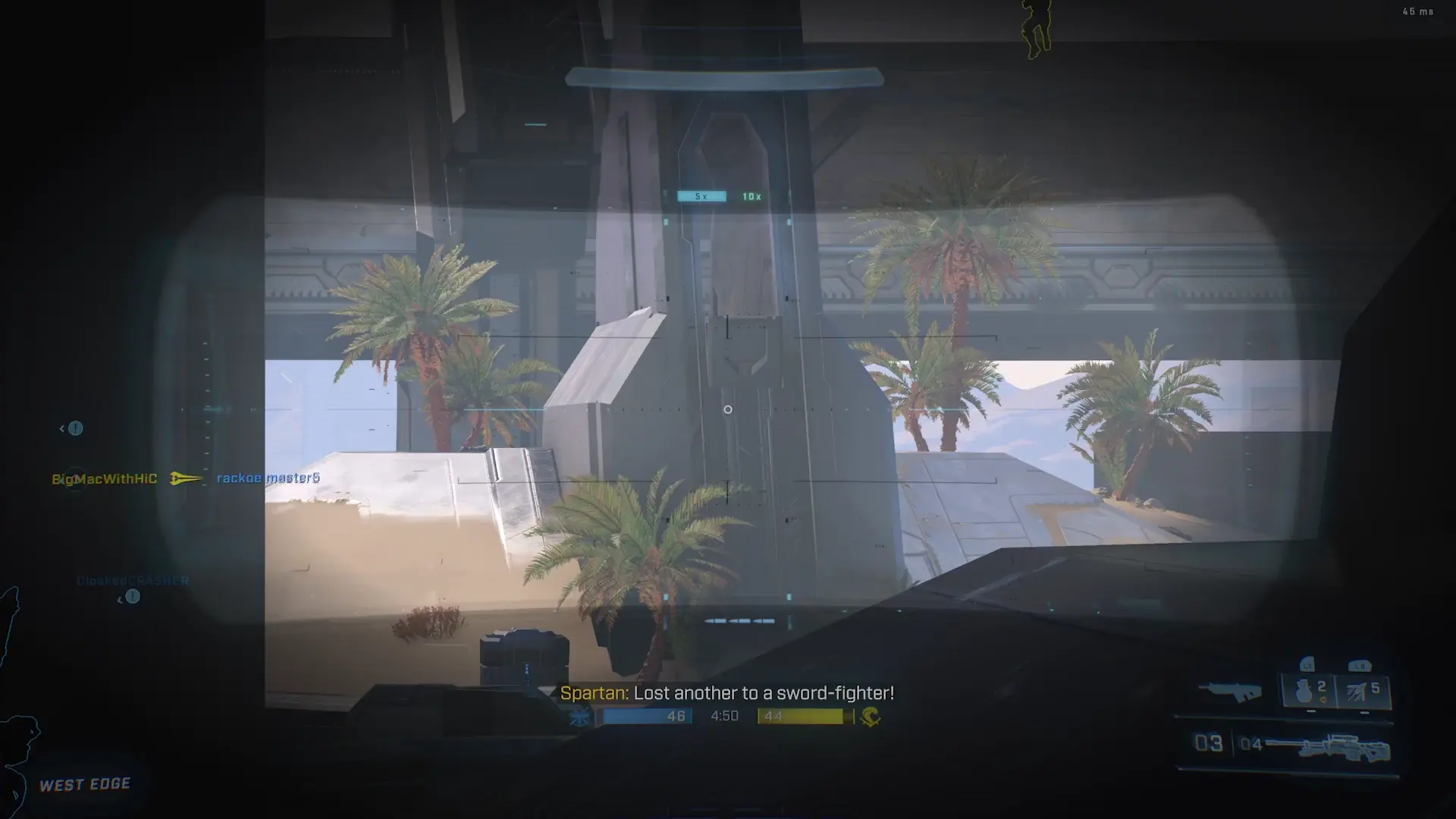Toggle the LT equipment slot indicator

(1307, 665)
